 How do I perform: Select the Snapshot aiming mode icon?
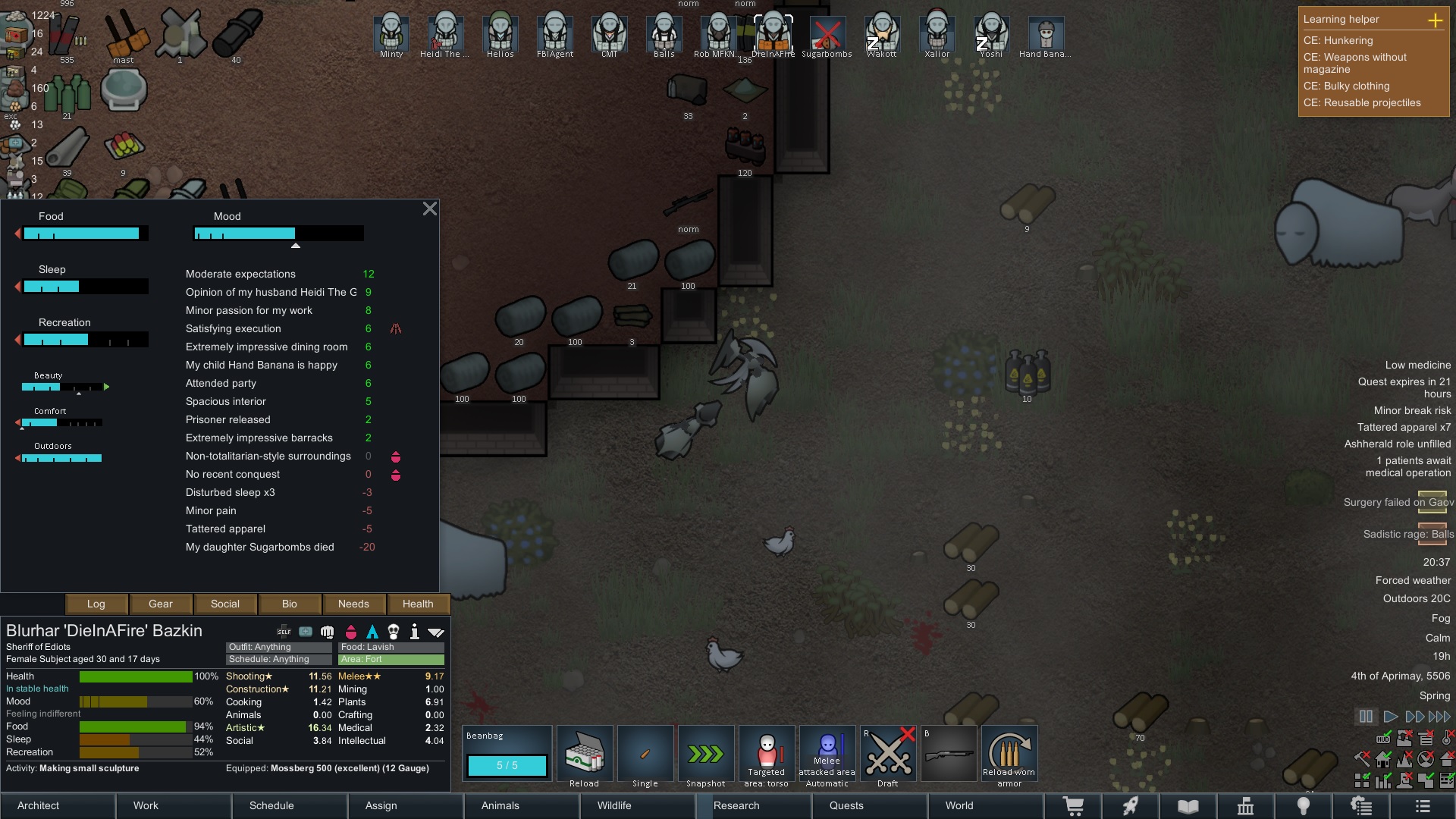click(x=706, y=752)
